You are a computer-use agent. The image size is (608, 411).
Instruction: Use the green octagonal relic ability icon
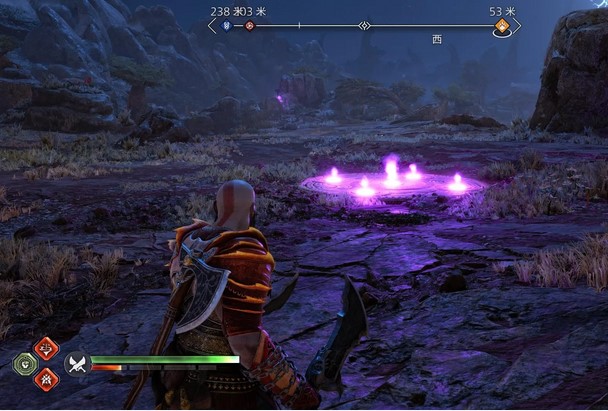click(24, 364)
